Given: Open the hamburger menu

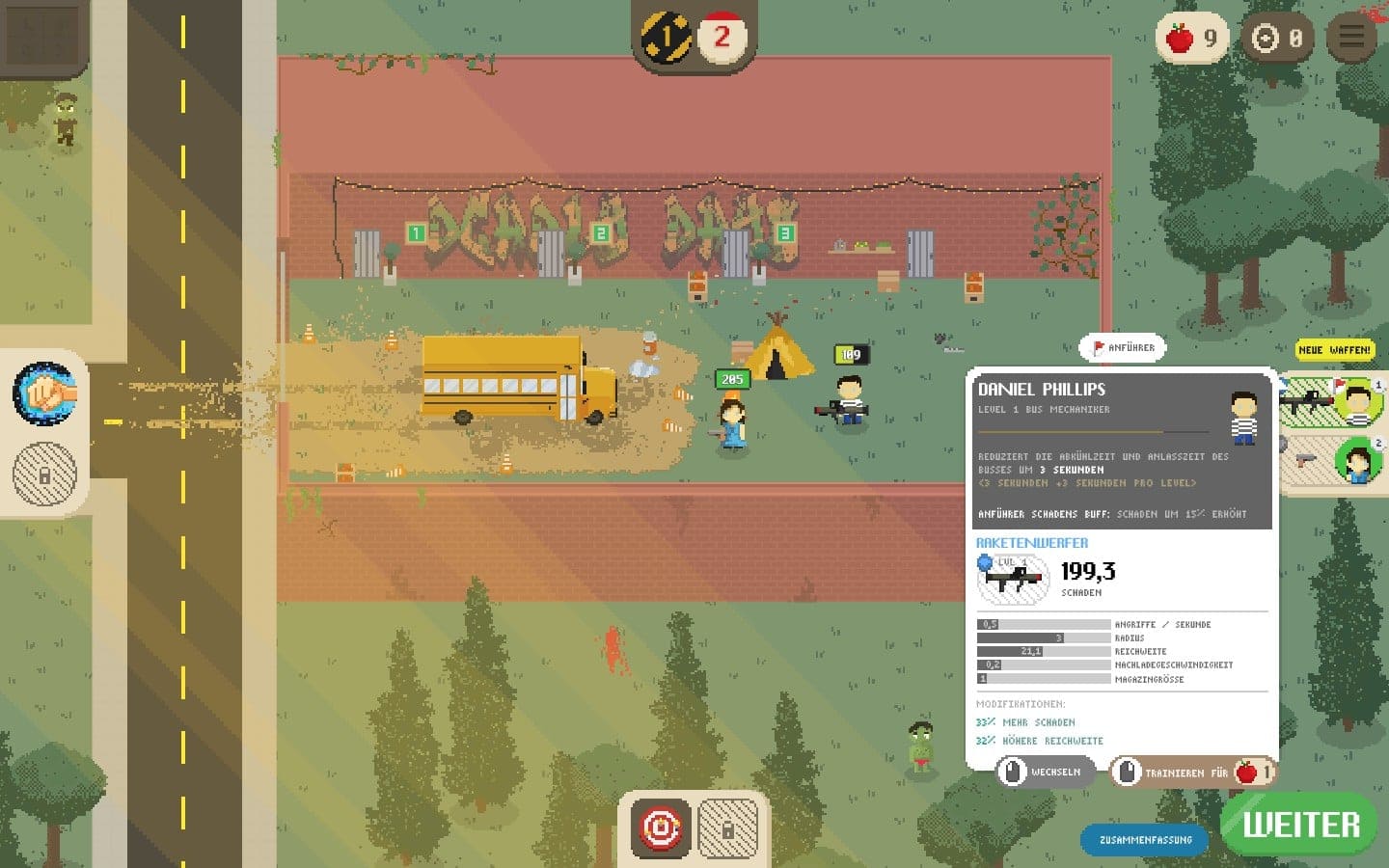Looking at the screenshot, I should (1350, 38).
